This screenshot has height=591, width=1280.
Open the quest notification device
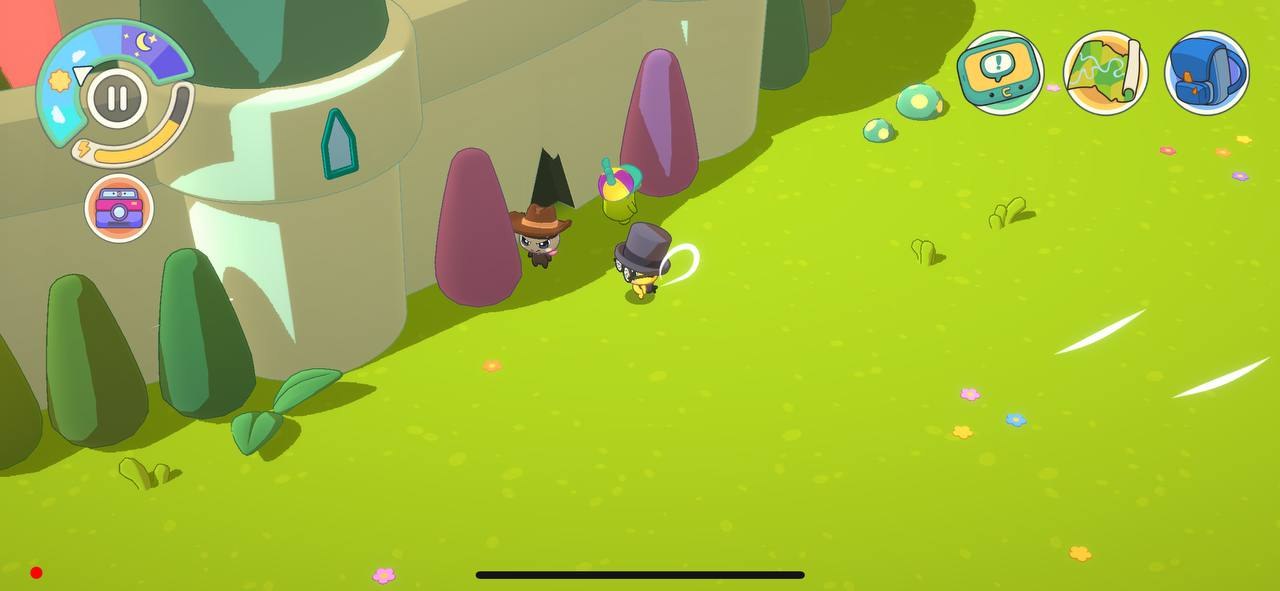click(999, 72)
